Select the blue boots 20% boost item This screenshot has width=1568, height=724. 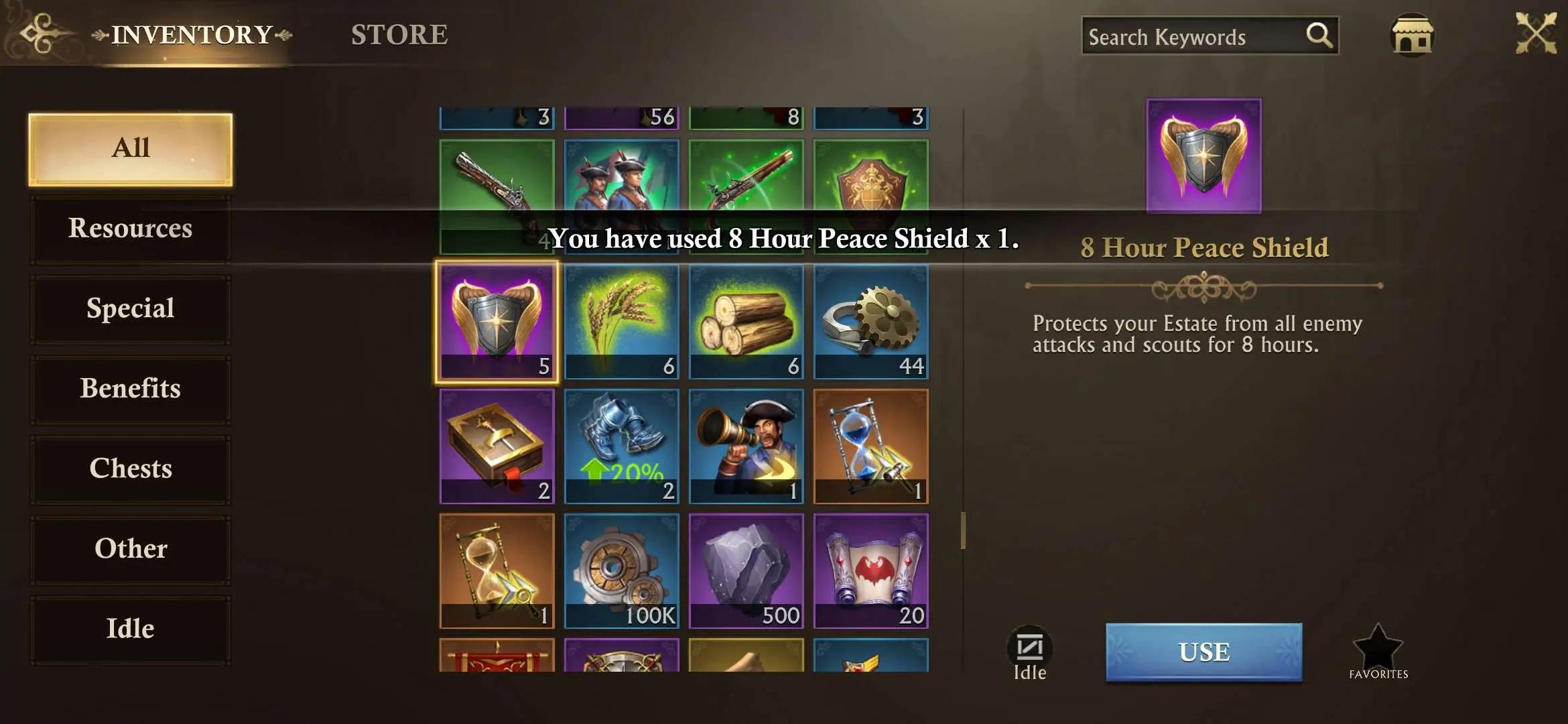click(x=621, y=446)
